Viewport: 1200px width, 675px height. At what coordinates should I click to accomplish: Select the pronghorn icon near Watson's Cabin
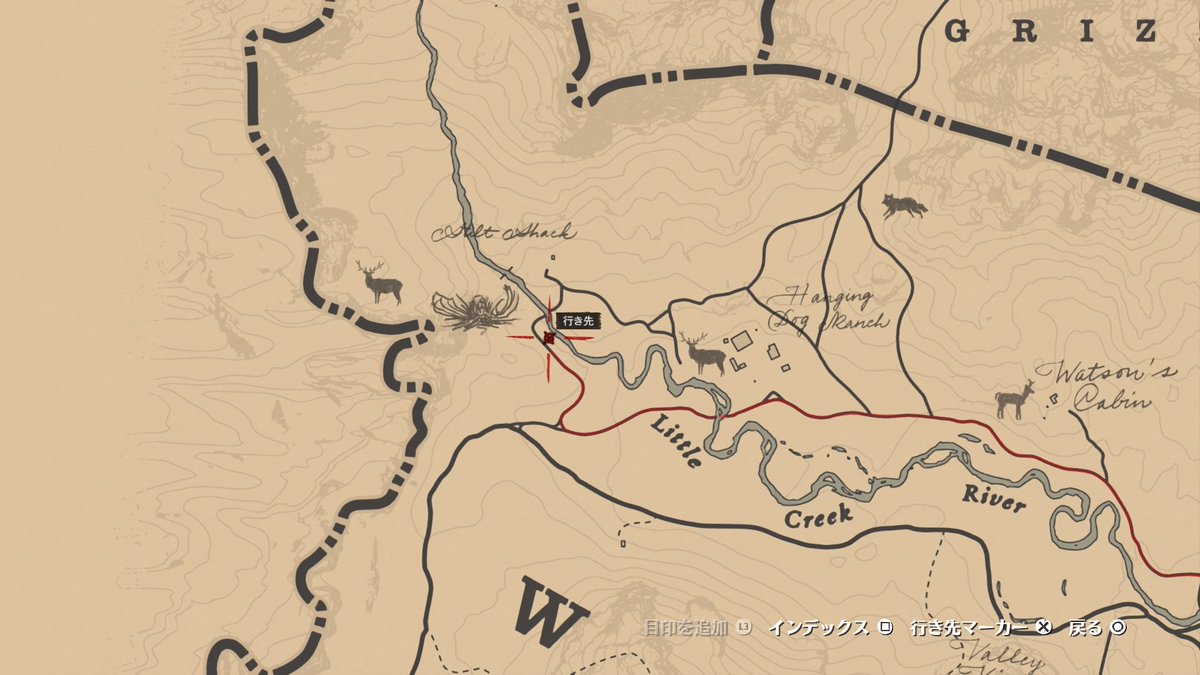1014,399
